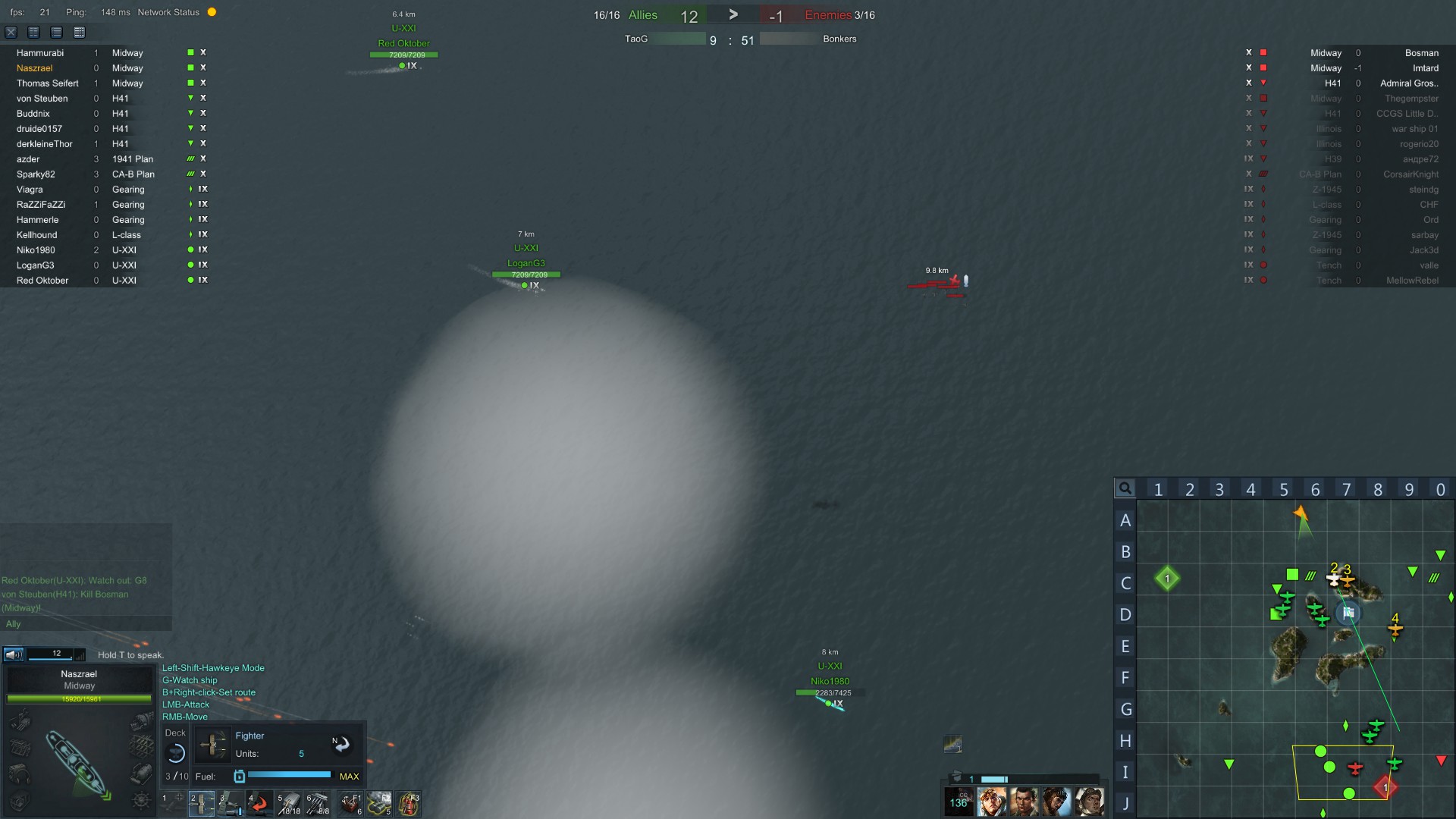Image resolution: width=1456 pixels, height=819 pixels.
Task: Select the dive bomber in hotbar slot 3
Action: [x=230, y=803]
